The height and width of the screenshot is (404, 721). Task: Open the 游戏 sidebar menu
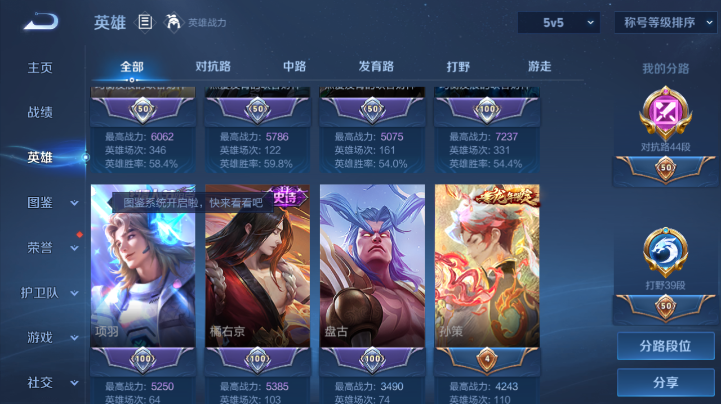40,337
